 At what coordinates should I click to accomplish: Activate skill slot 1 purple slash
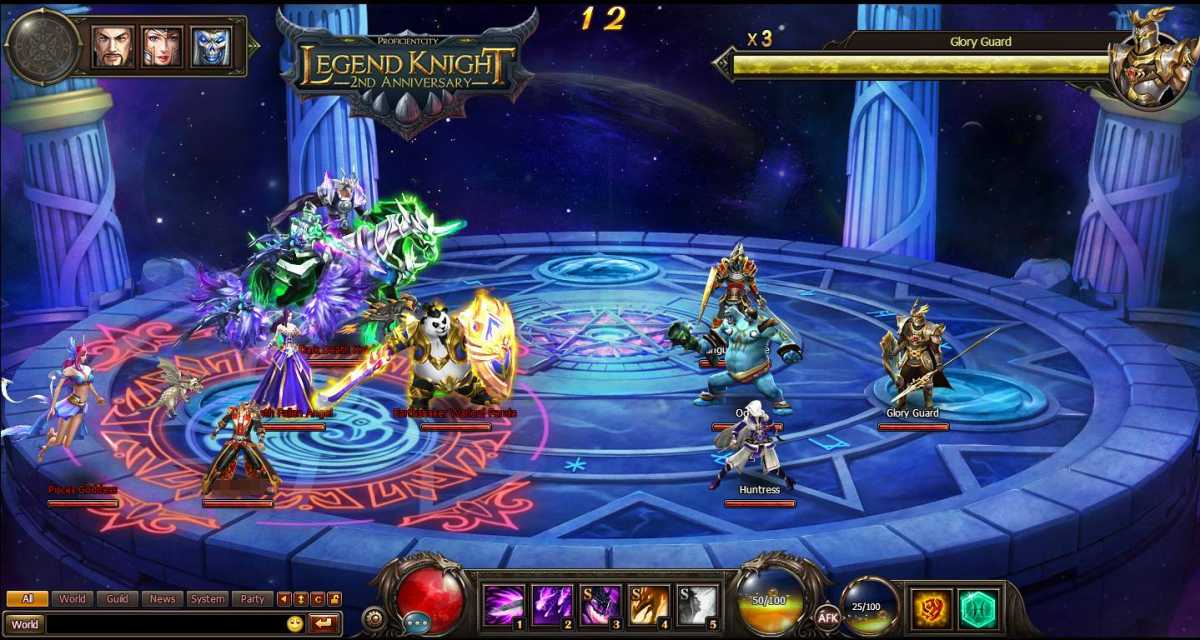pyautogui.click(x=504, y=605)
